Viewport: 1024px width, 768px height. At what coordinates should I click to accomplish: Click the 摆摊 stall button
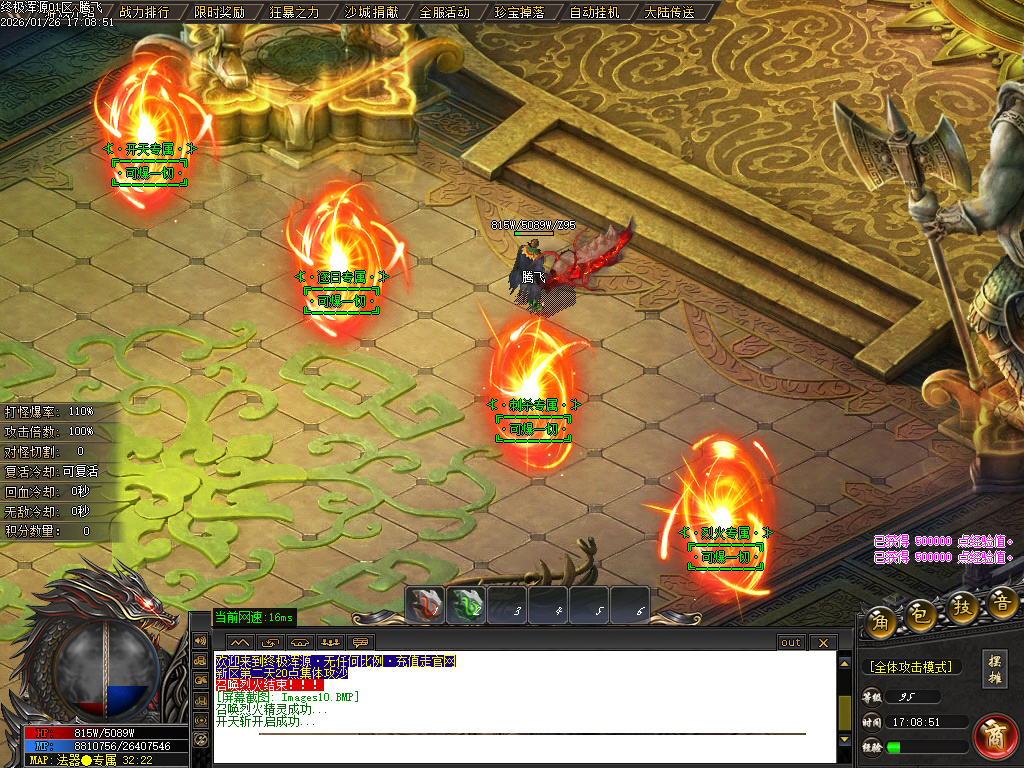[995, 669]
